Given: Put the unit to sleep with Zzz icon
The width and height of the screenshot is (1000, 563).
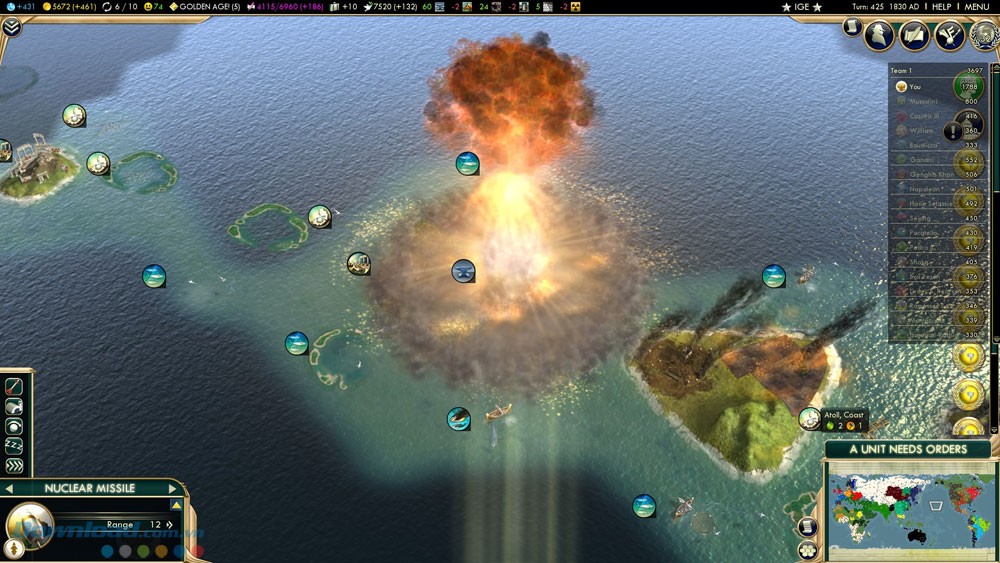Looking at the screenshot, I should click(x=14, y=446).
